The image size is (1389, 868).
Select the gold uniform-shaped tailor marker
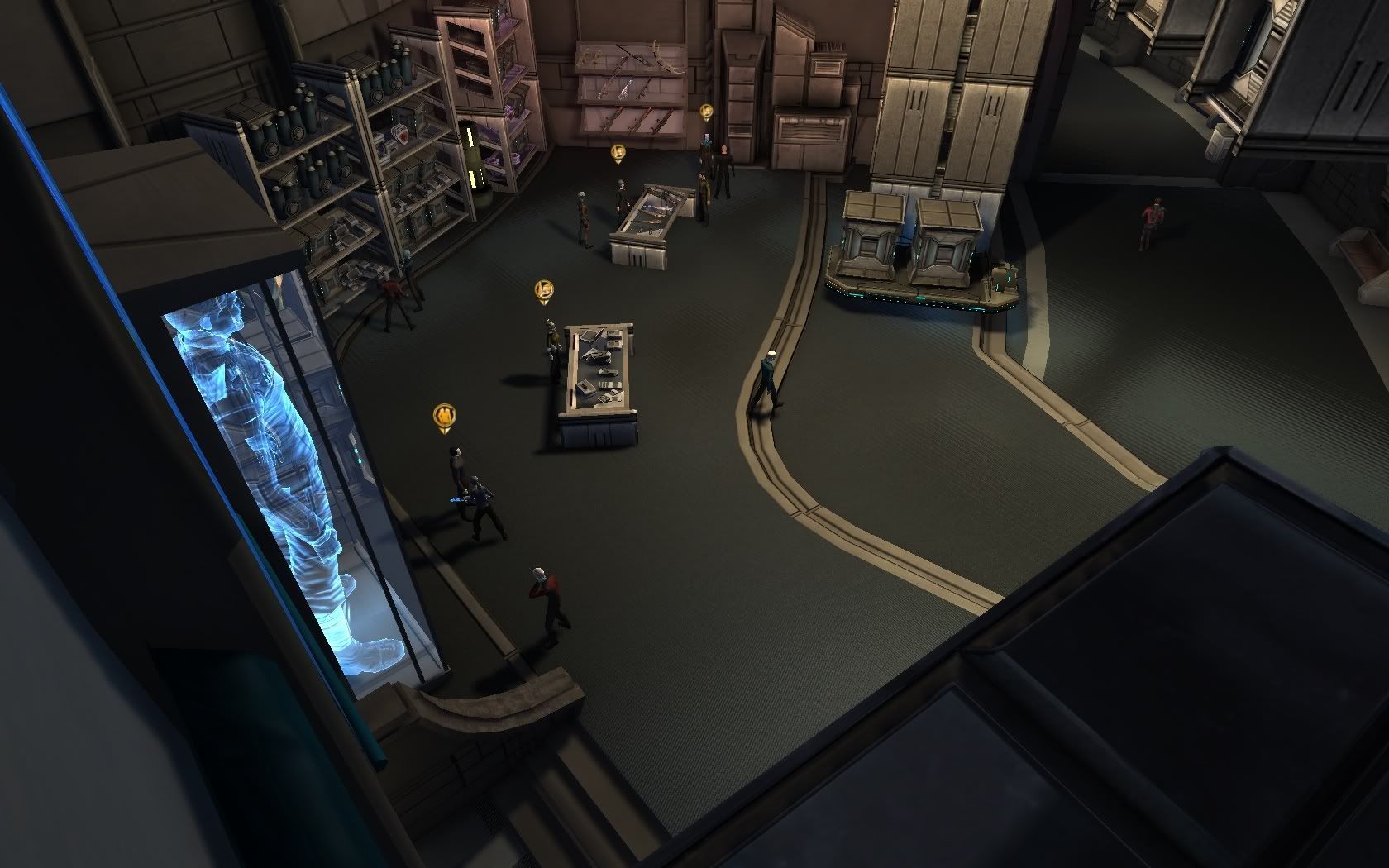tap(445, 416)
